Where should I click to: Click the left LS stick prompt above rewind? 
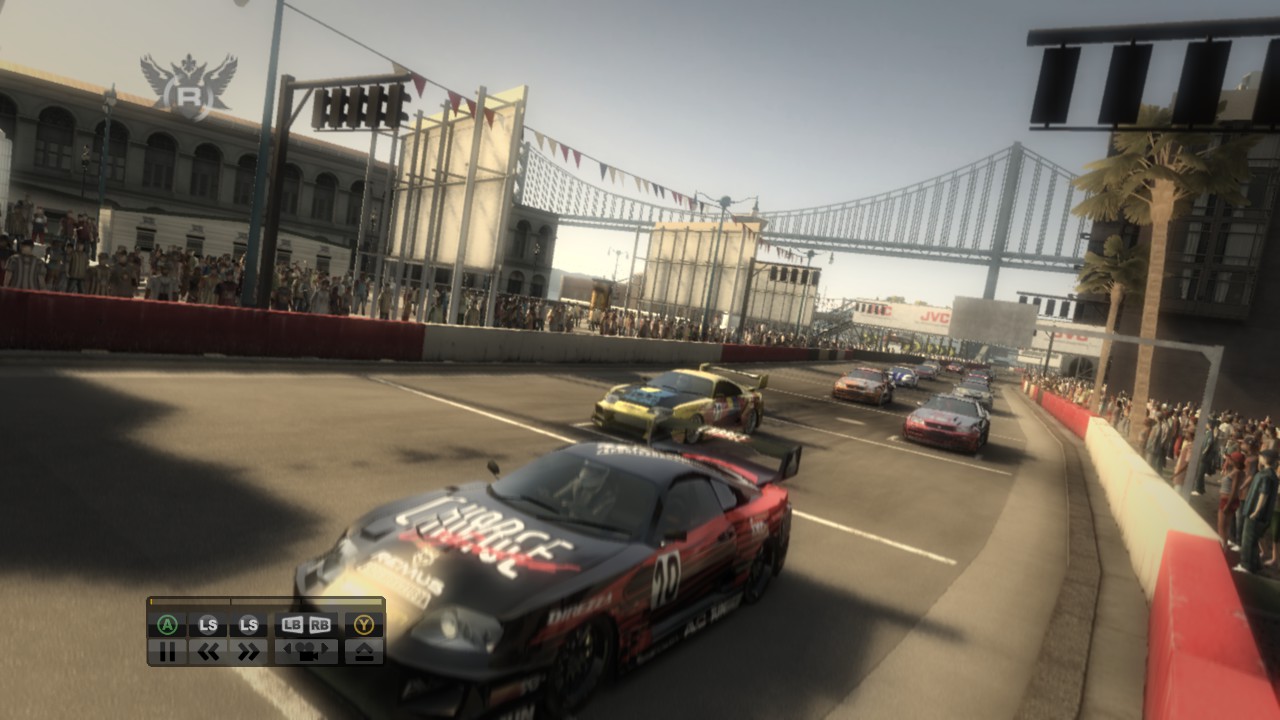207,624
